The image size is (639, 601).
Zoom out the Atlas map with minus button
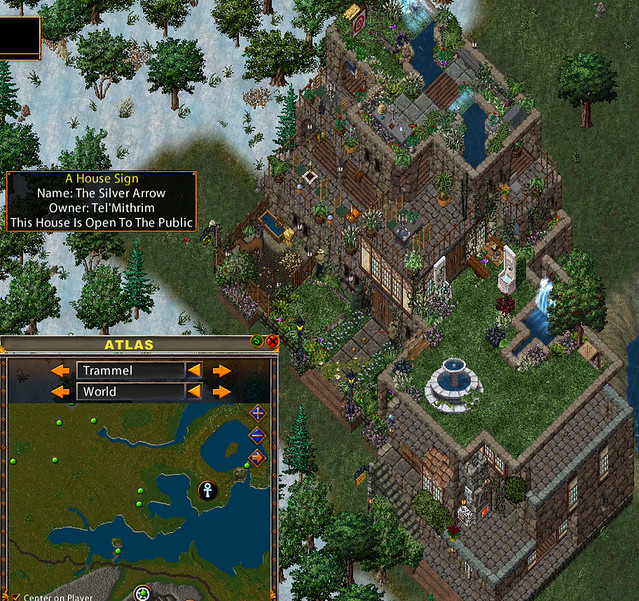[x=258, y=435]
